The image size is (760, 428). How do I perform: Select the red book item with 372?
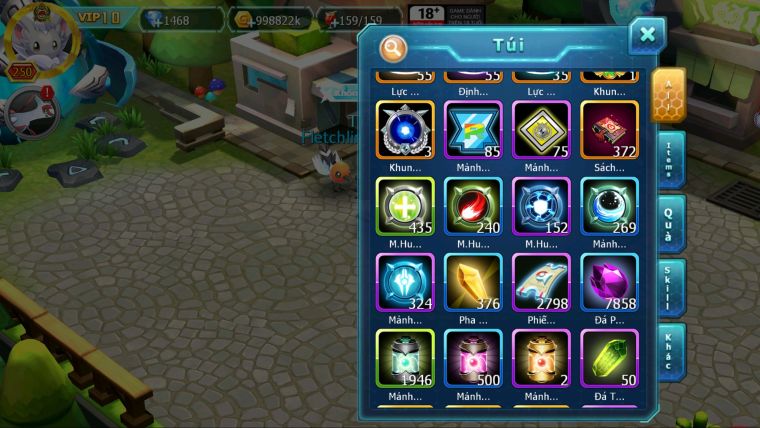(609, 130)
